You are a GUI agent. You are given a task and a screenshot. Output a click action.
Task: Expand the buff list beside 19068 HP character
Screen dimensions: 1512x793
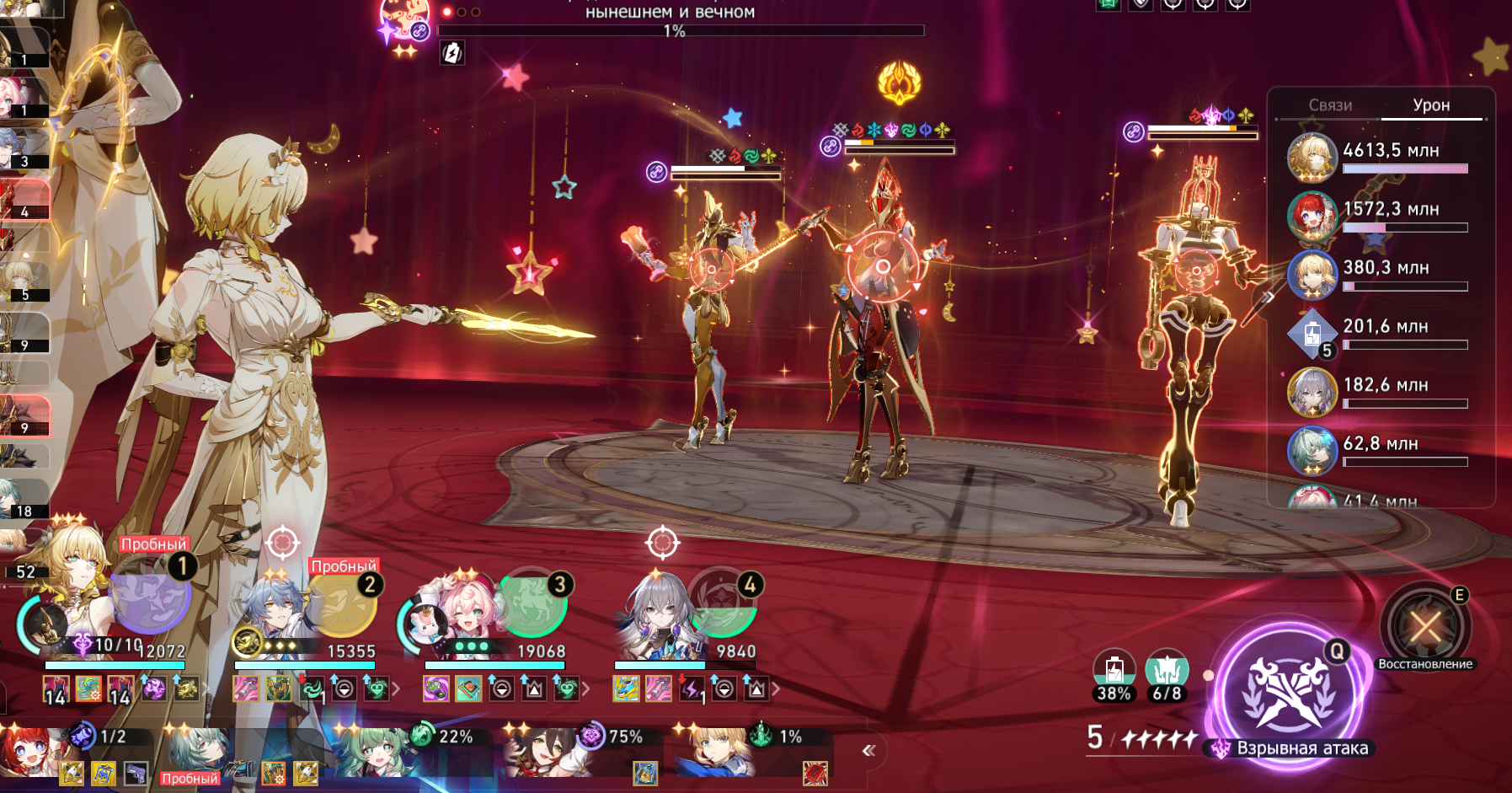tap(585, 690)
